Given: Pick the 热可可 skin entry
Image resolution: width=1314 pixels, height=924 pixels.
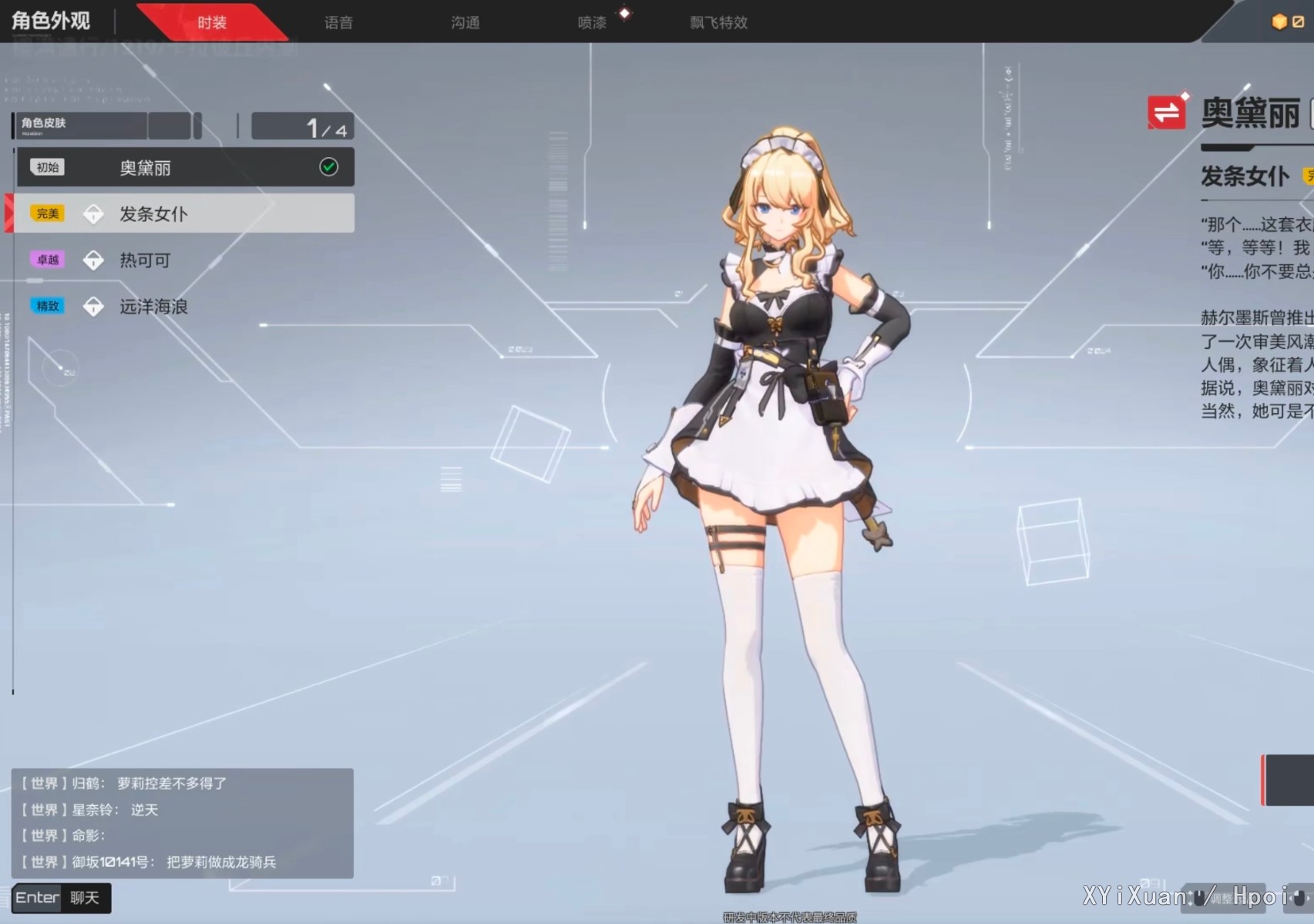Looking at the screenshot, I should [x=185, y=260].
